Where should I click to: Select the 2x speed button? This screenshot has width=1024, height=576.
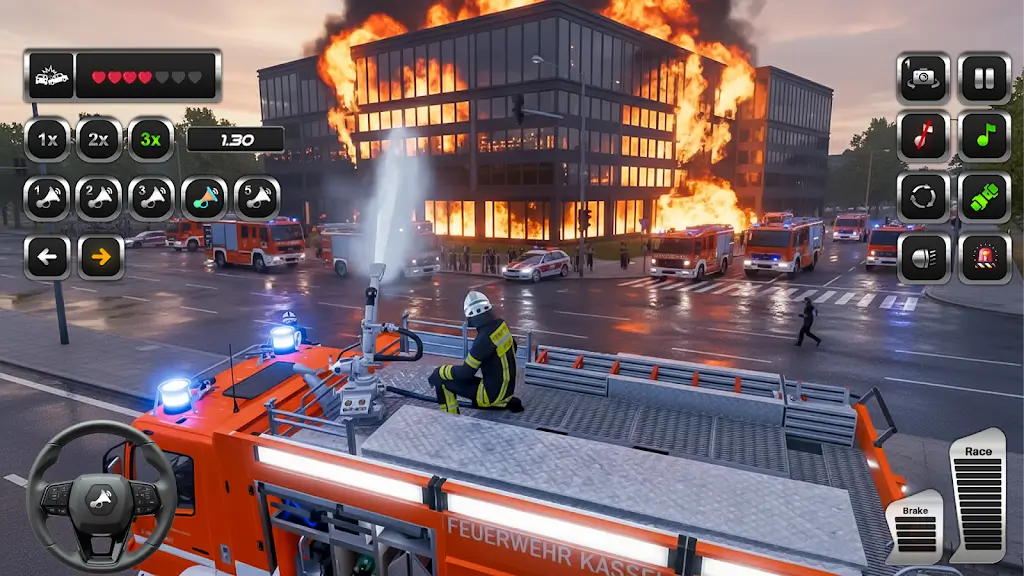(99, 139)
